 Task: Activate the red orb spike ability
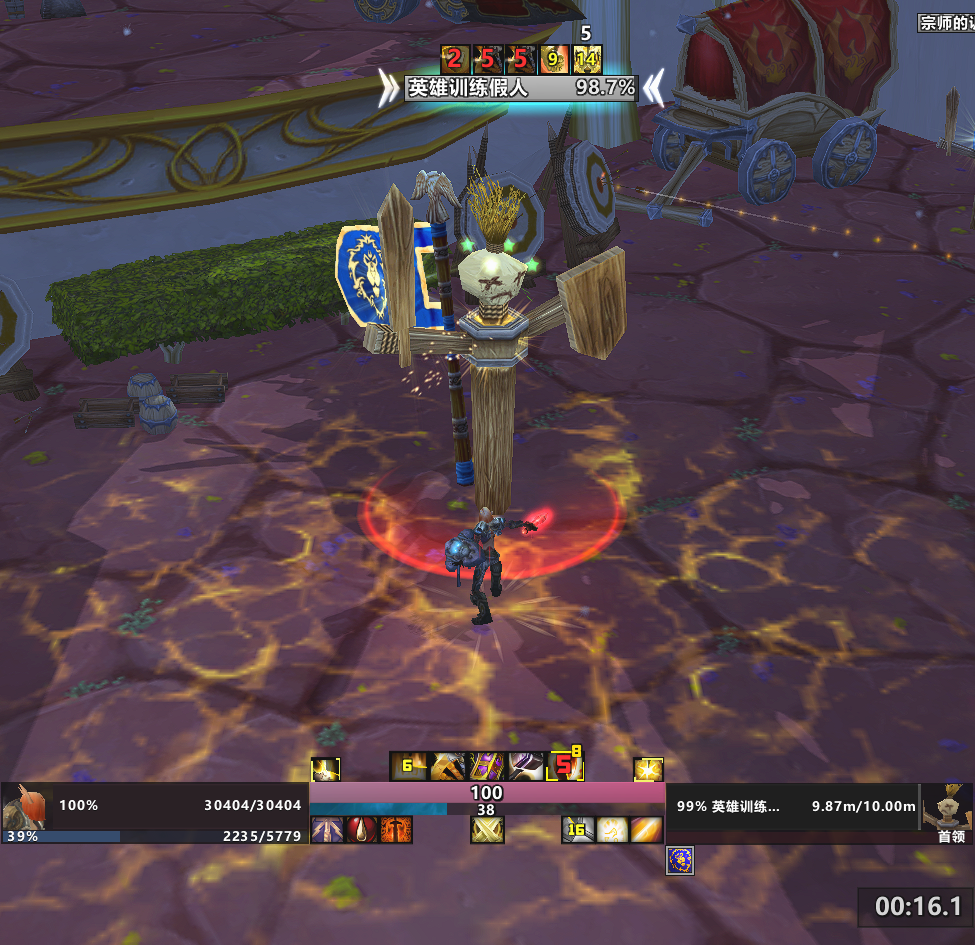pyautogui.click(x=361, y=830)
